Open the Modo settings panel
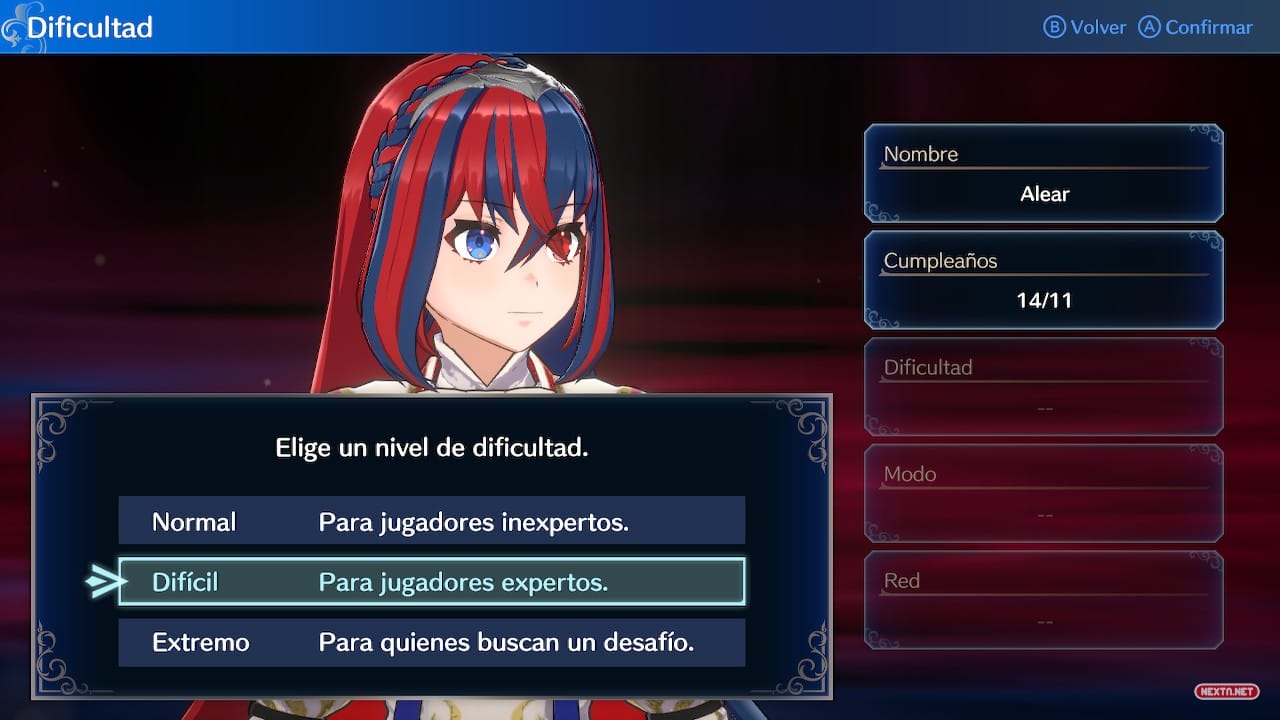This screenshot has height=720, width=1280. tap(1043, 494)
